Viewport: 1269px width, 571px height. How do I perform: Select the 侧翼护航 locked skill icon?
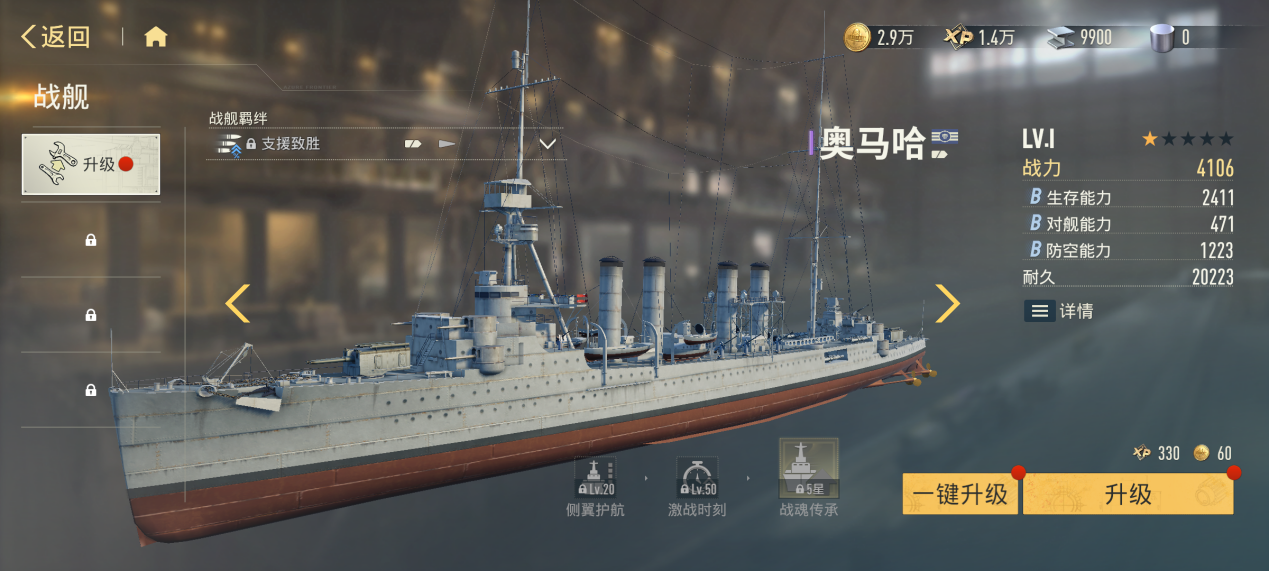point(597,477)
